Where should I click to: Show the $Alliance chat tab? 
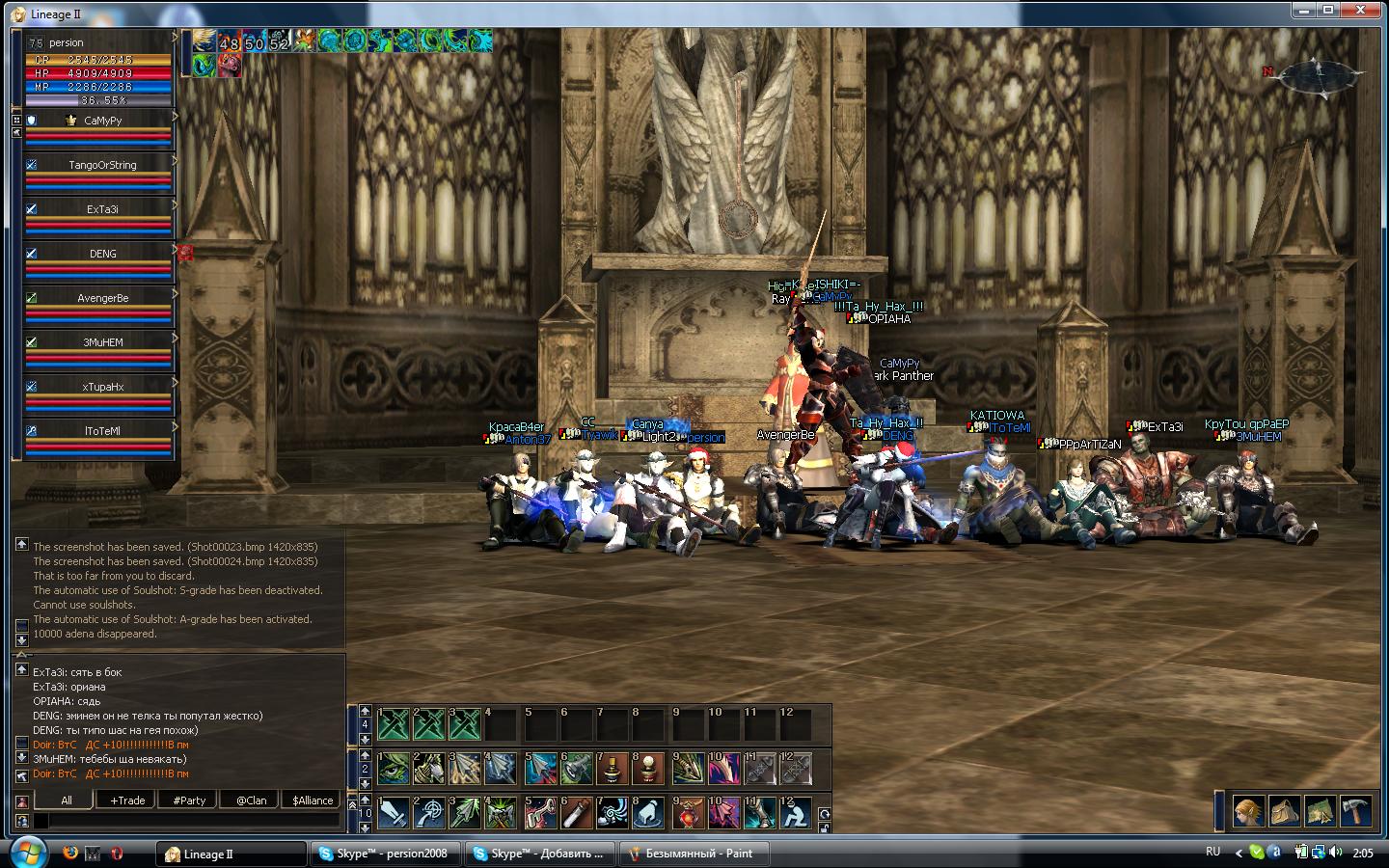tap(313, 800)
